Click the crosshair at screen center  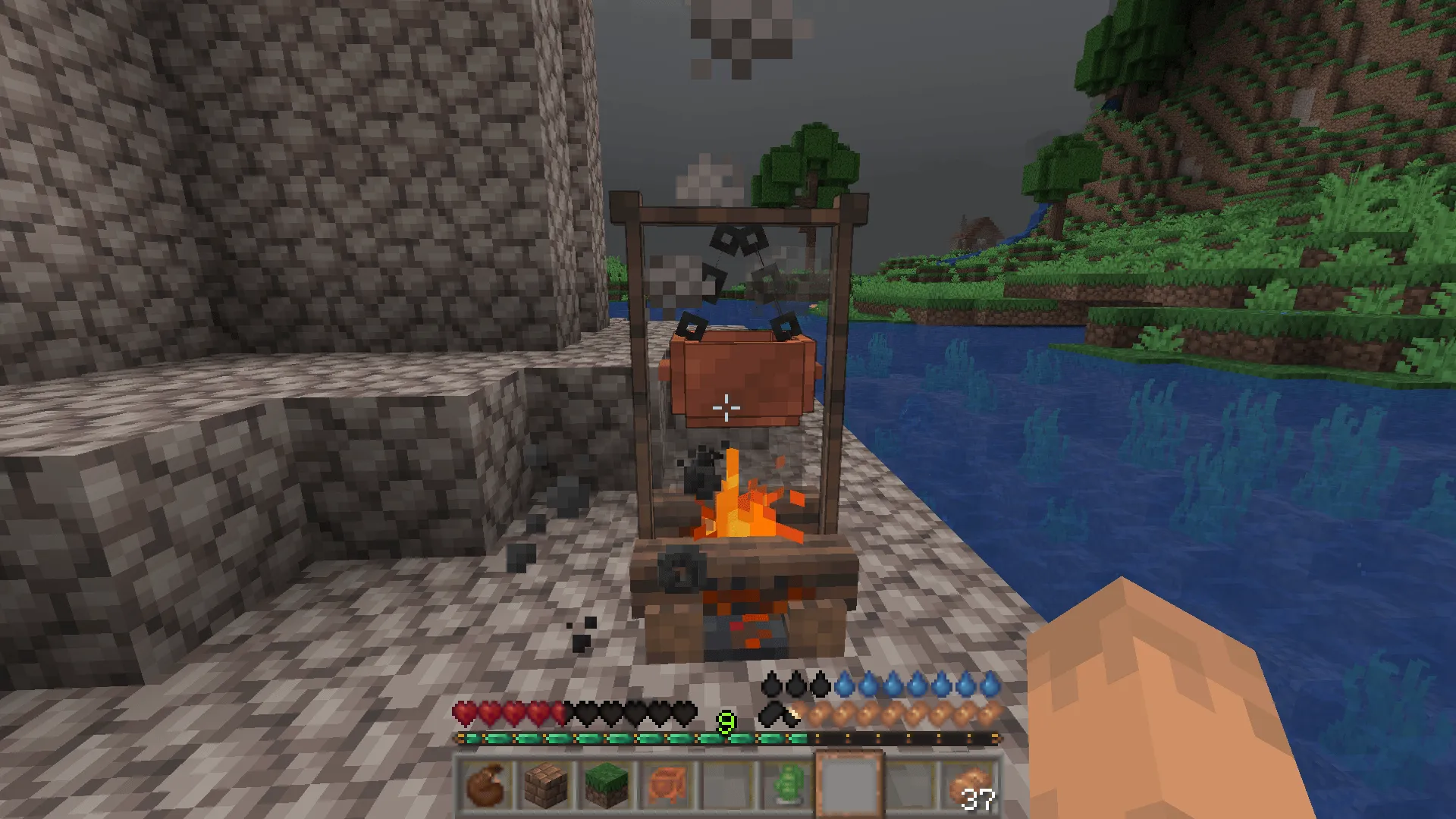(728, 407)
